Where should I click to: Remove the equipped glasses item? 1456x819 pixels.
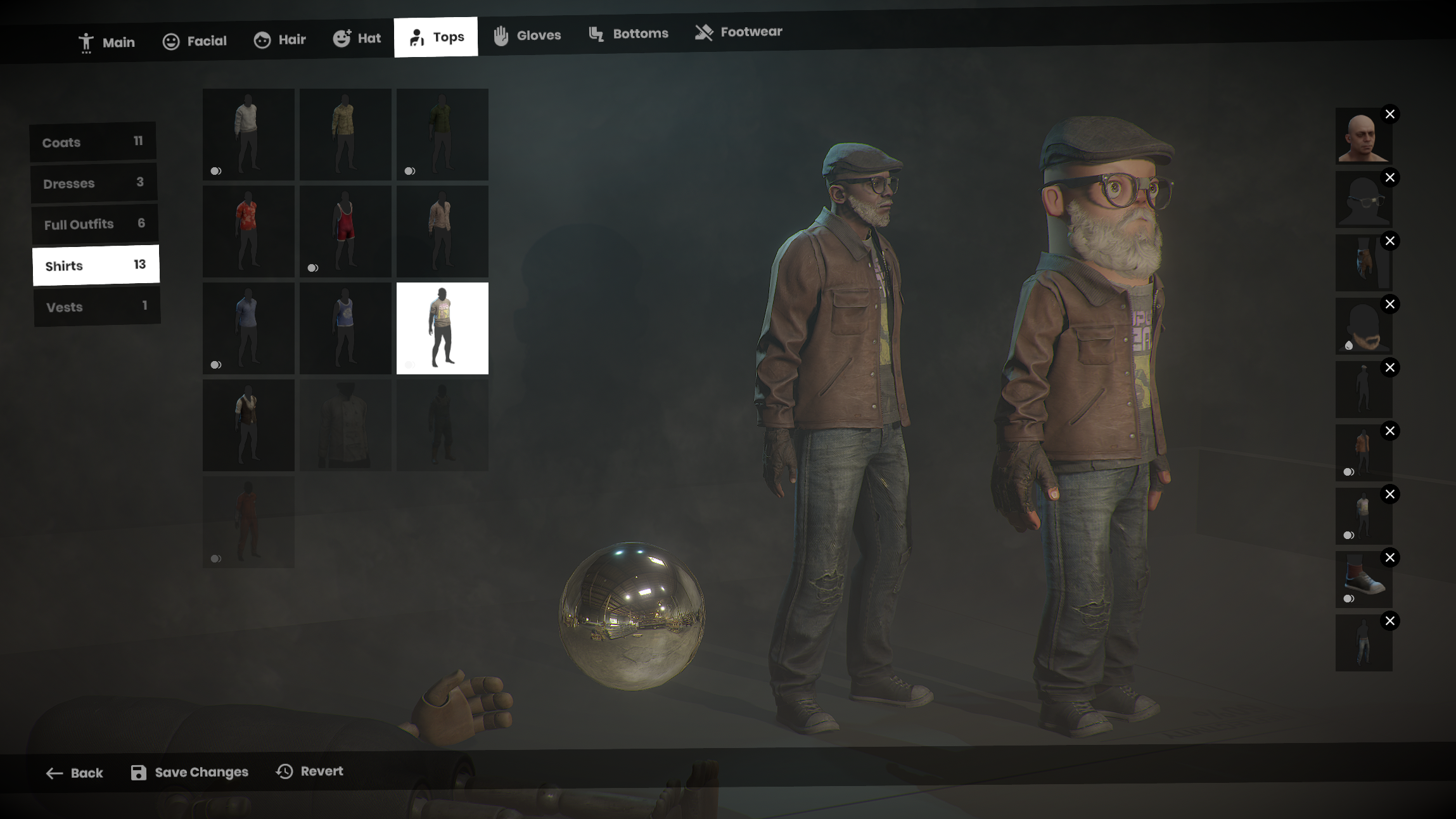[1389, 177]
